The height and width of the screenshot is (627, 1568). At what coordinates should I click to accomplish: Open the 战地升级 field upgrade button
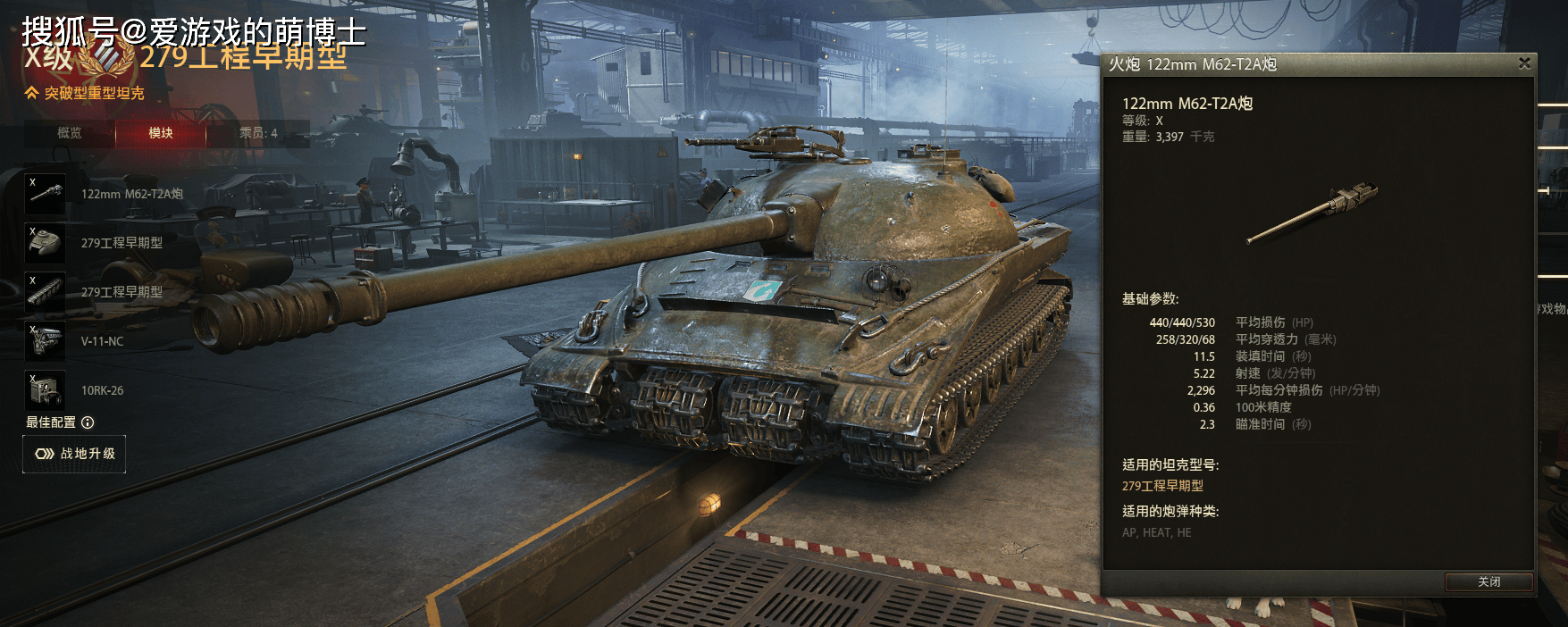74,454
